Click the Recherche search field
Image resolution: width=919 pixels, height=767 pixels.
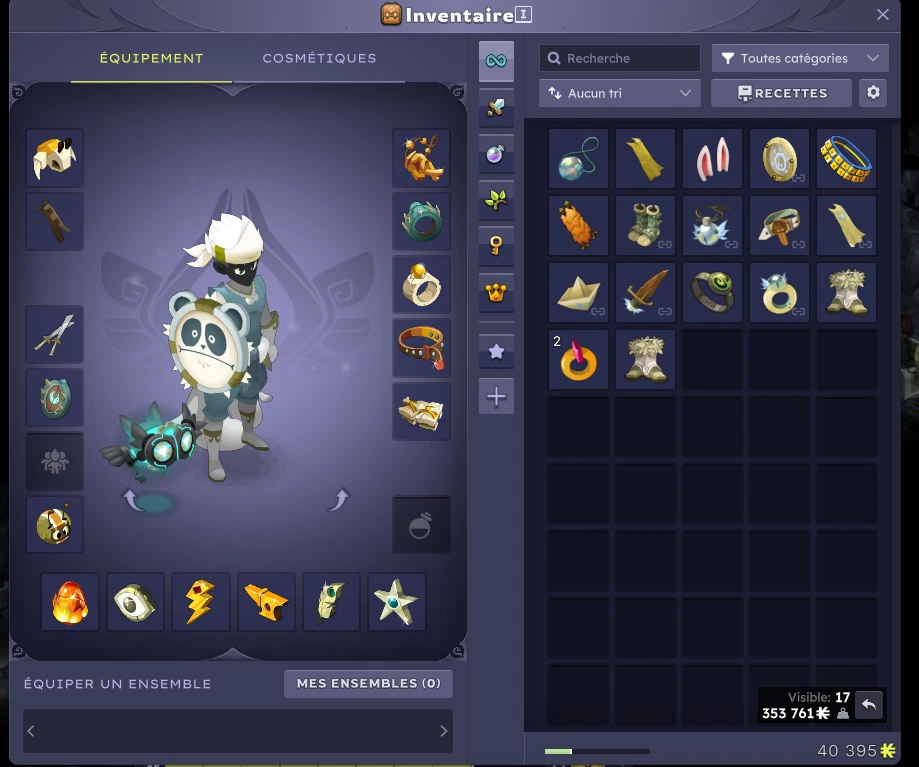620,58
